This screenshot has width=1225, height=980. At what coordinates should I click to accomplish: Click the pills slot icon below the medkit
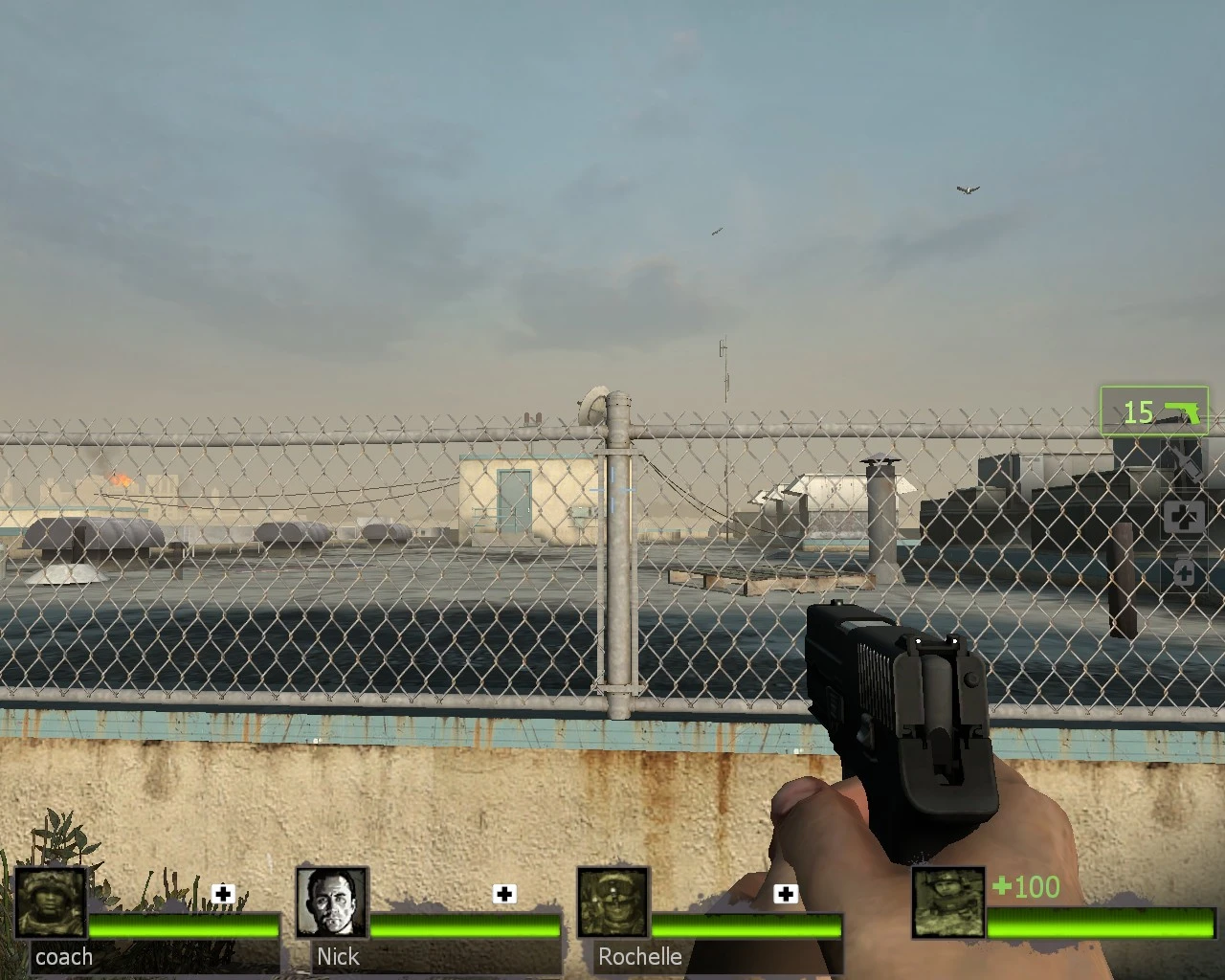point(1185,573)
